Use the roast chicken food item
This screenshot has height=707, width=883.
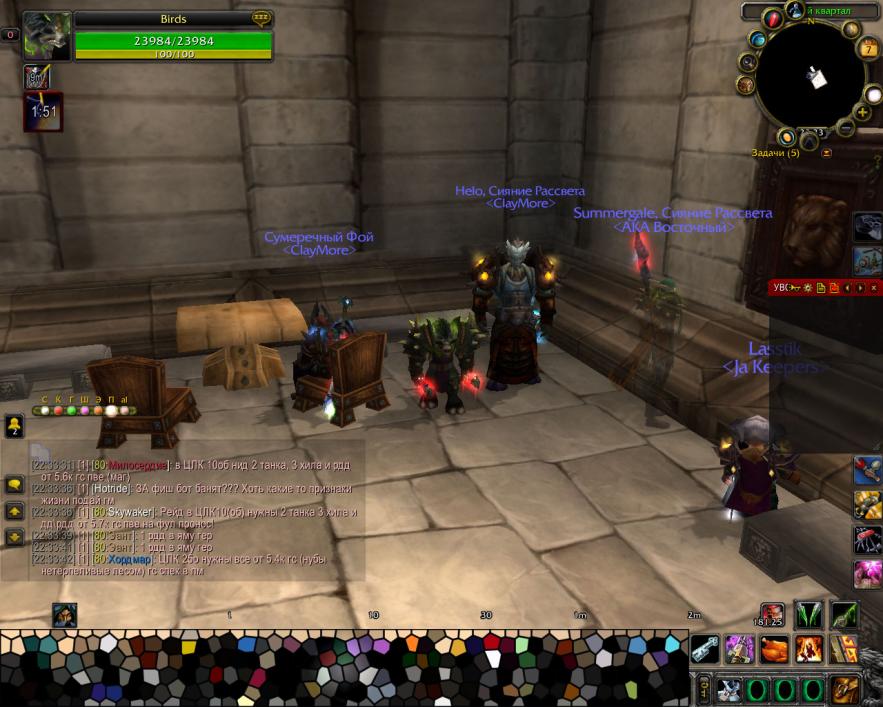coord(774,648)
